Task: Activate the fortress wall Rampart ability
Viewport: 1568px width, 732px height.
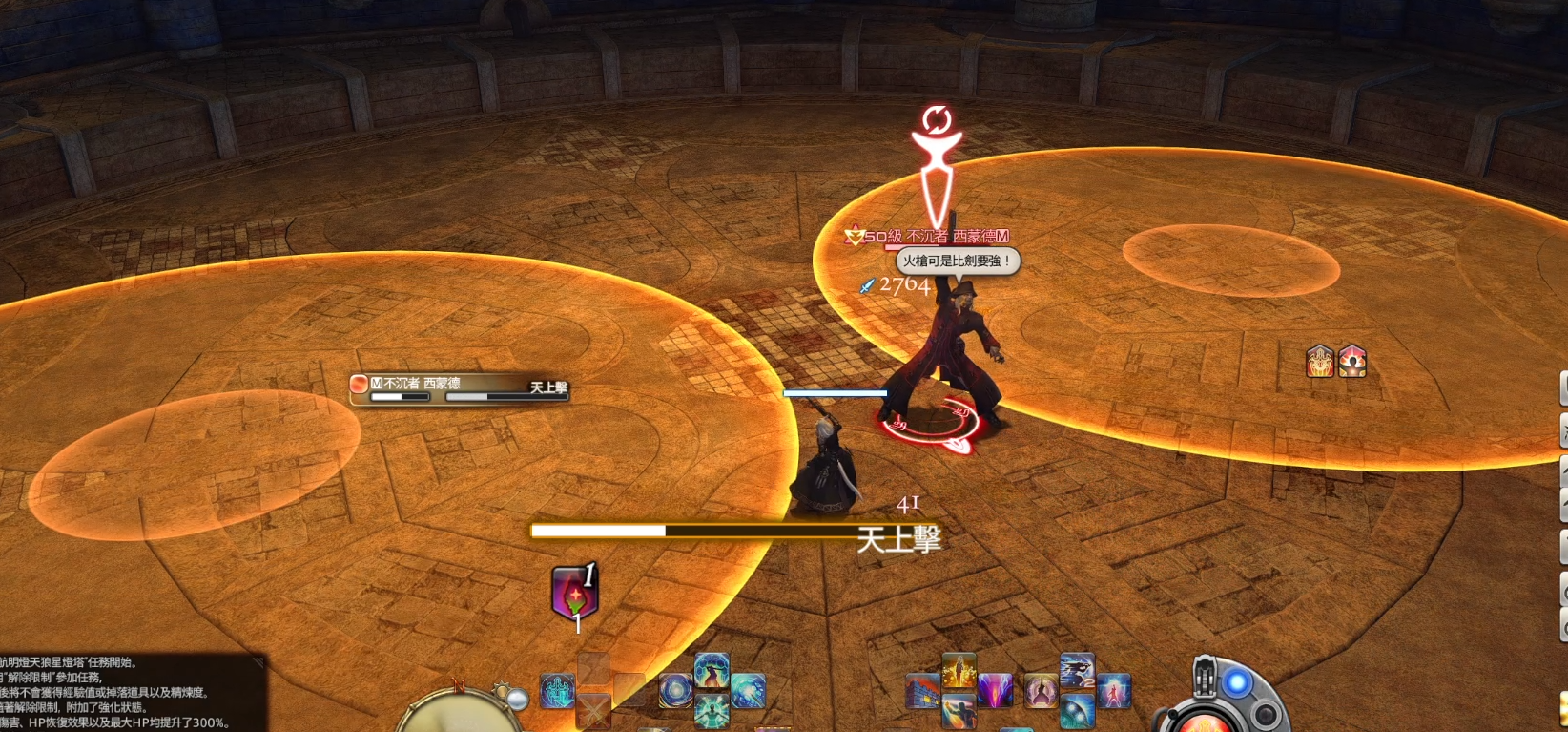Action: 922,691
